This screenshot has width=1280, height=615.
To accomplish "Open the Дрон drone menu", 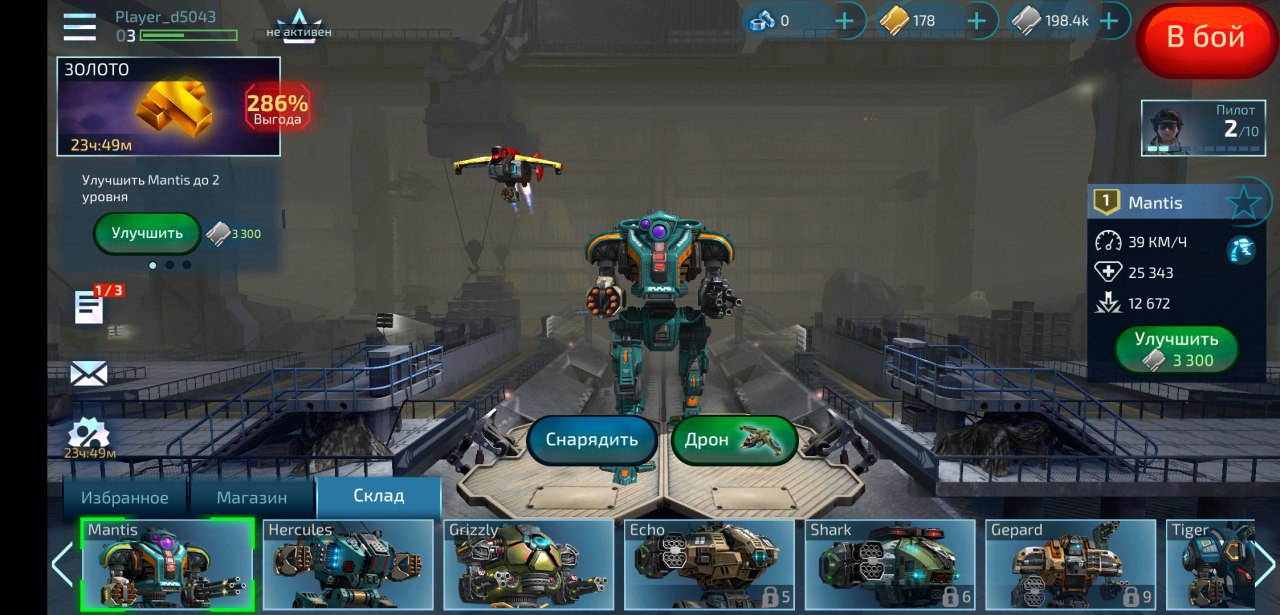I will click(734, 441).
